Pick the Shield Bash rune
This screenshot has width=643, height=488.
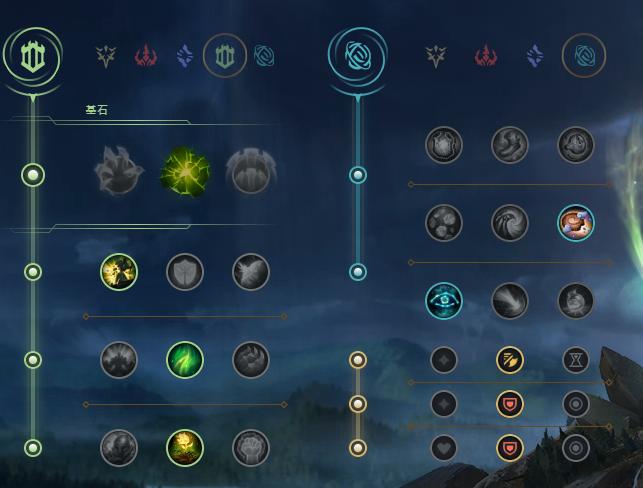251,272
